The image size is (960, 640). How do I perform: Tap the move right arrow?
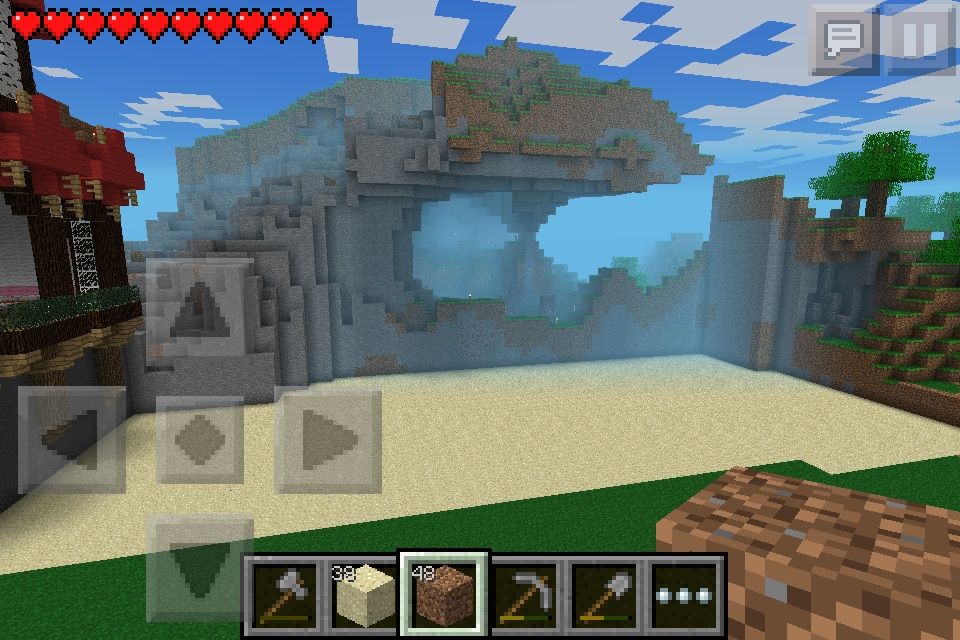point(329,438)
